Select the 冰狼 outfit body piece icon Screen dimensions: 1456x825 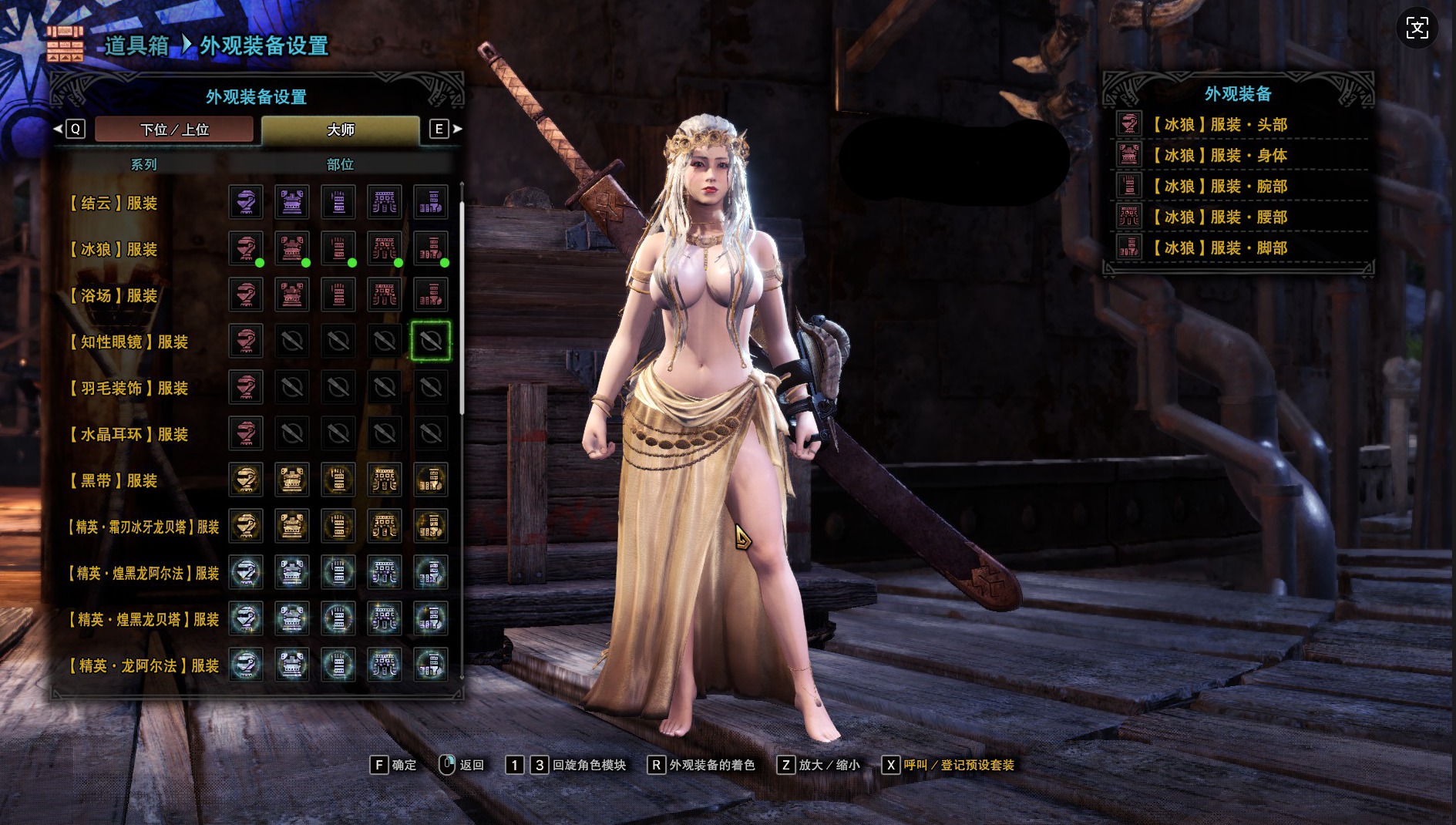coord(292,248)
